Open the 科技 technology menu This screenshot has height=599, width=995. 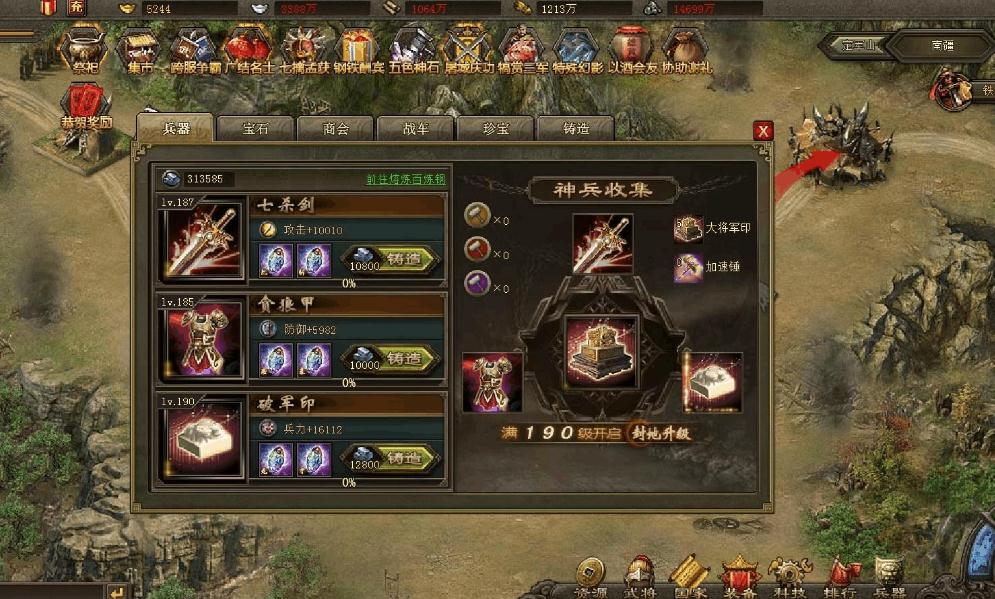pyautogui.click(x=791, y=576)
